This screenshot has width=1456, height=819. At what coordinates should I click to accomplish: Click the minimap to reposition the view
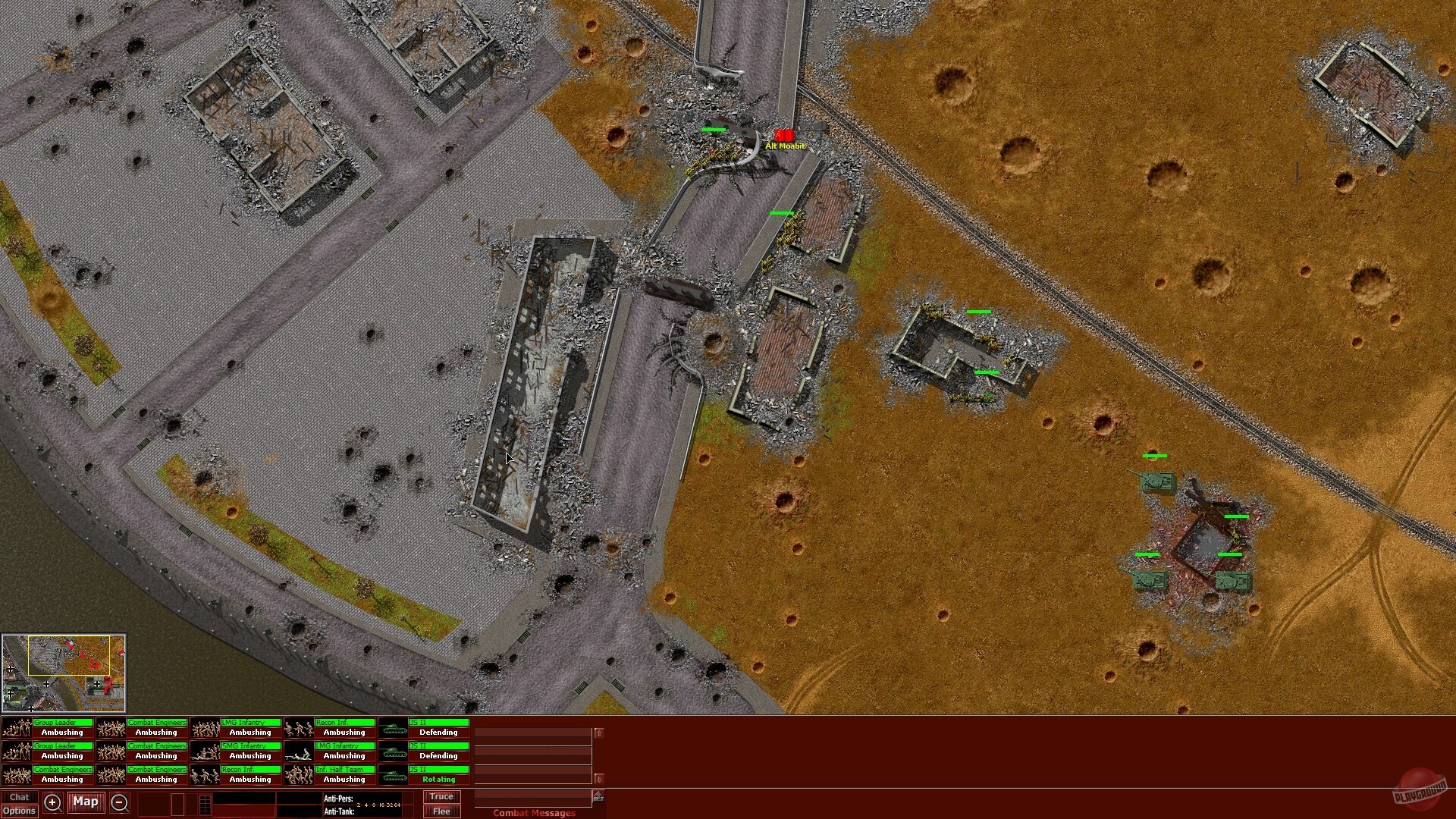pos(64,671)
